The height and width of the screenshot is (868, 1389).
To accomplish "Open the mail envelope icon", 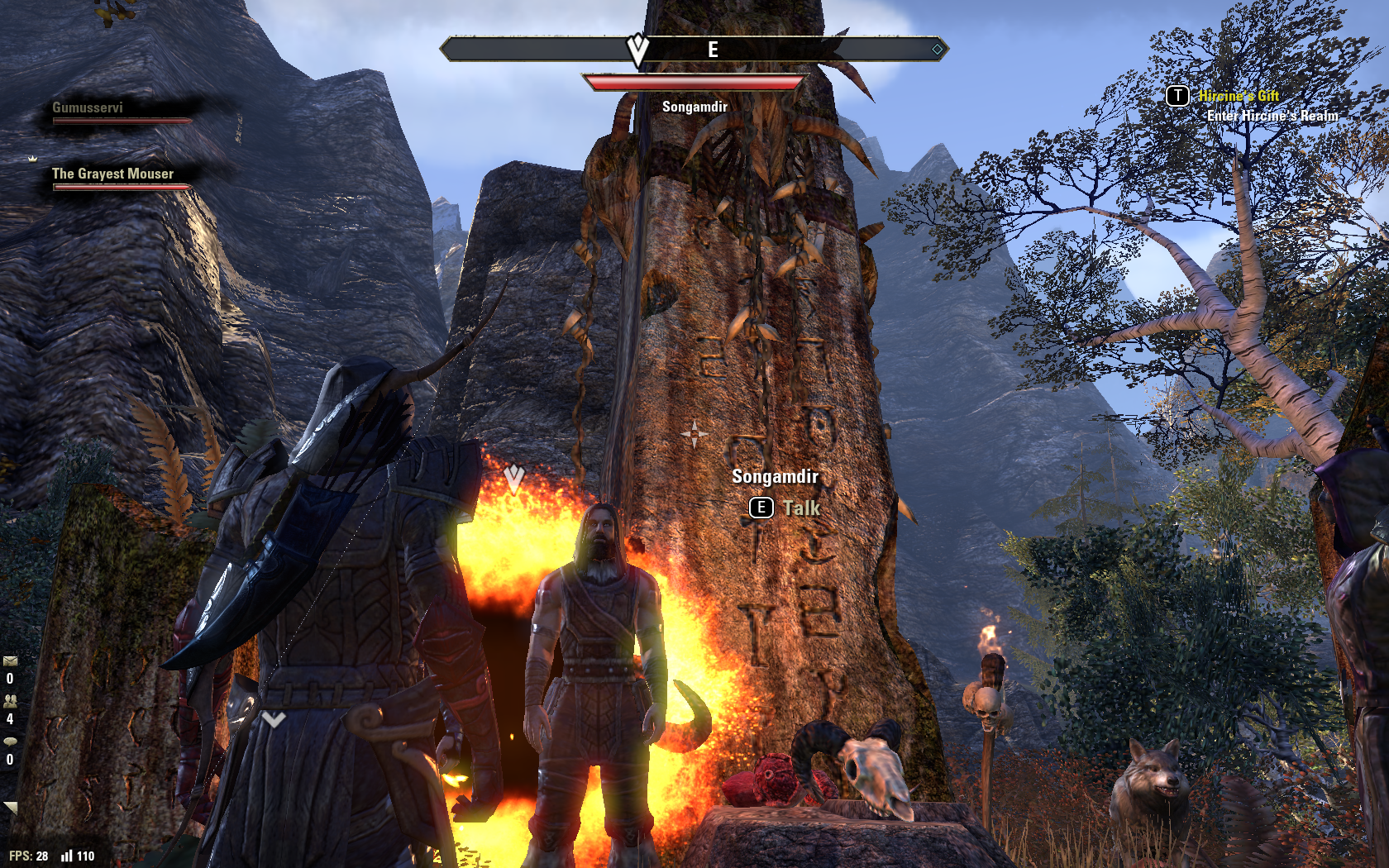I will coord(10,661).
